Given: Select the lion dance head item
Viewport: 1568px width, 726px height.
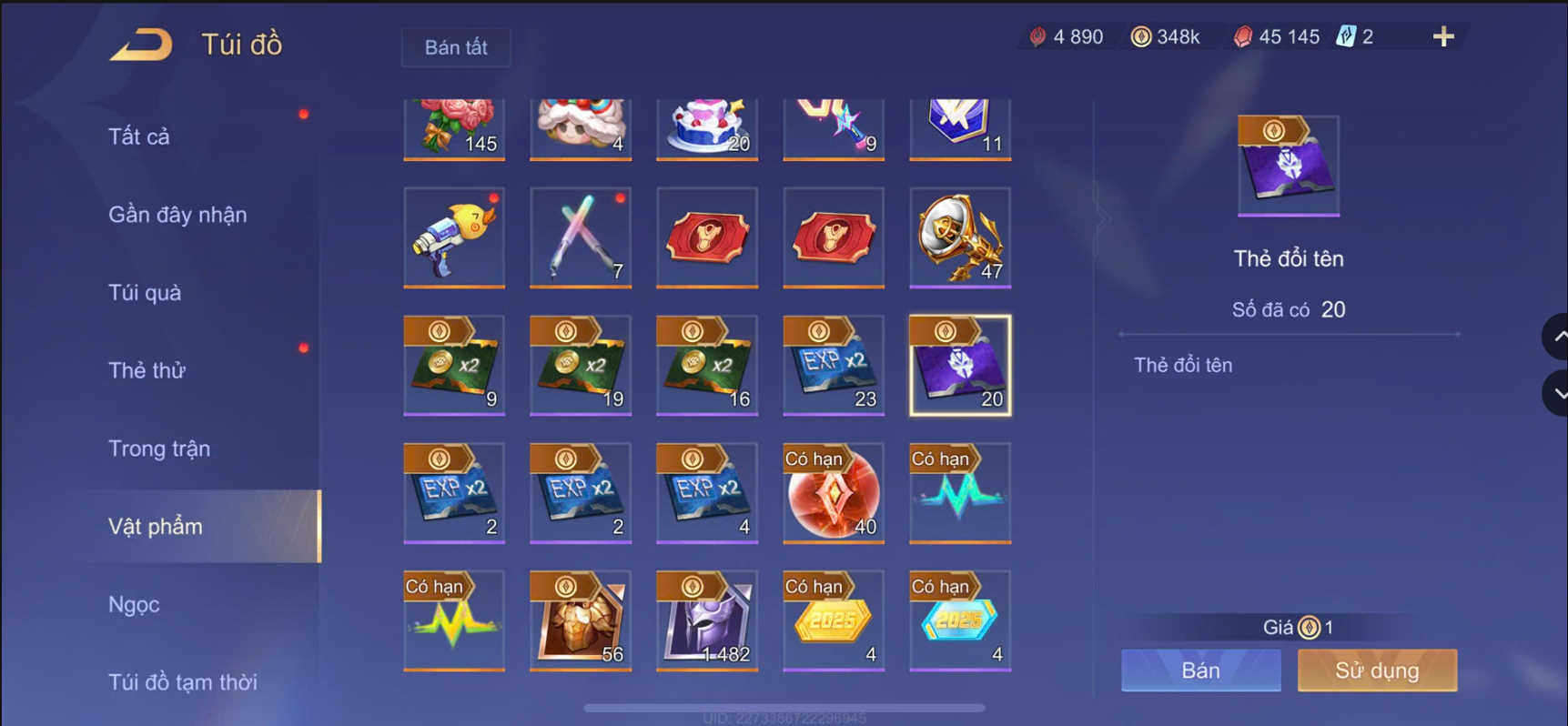Looking at the screenshot, I should (580, 126).
